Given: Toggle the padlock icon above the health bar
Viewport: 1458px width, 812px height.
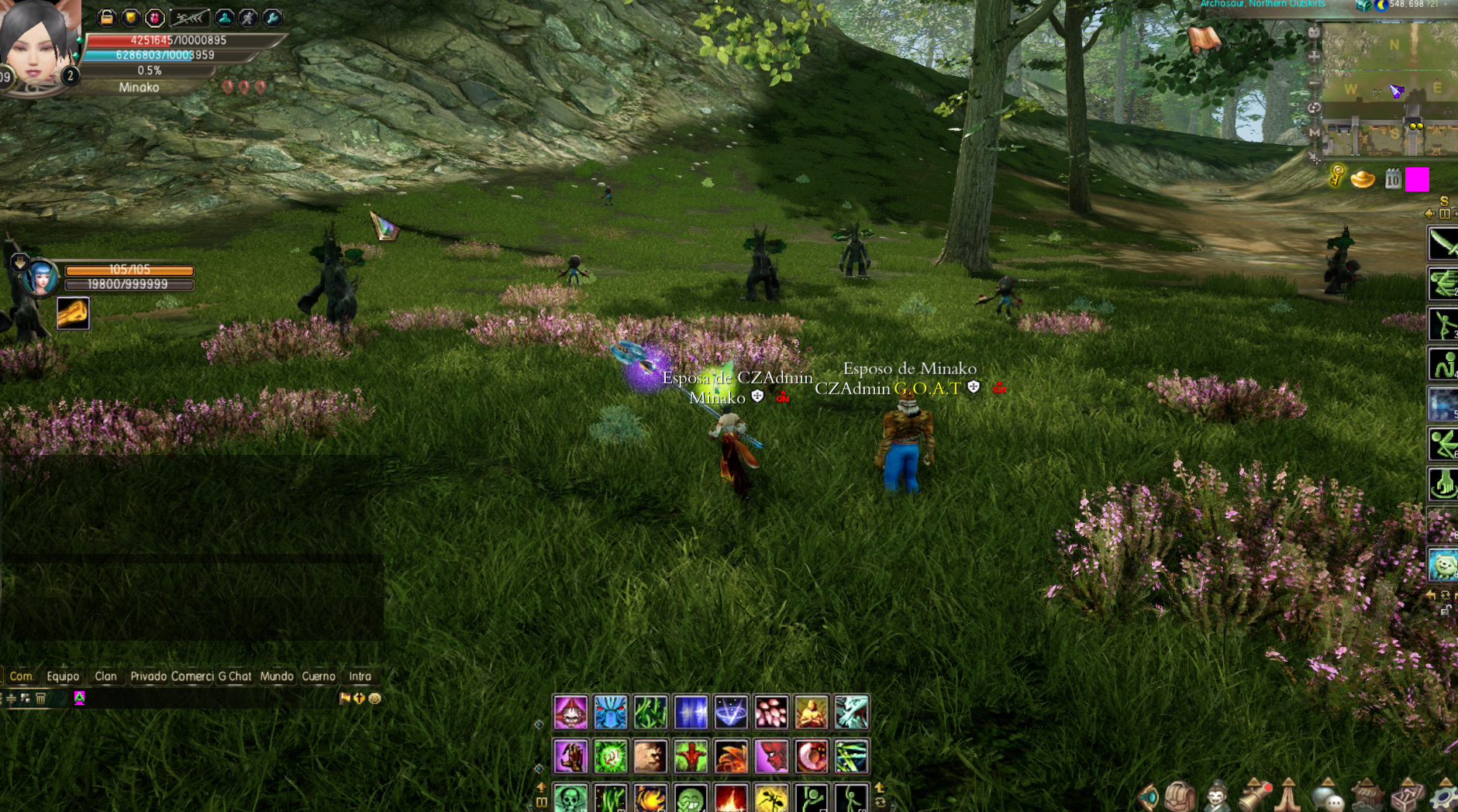Looking at the screenshot, I should tap(107, 17).
